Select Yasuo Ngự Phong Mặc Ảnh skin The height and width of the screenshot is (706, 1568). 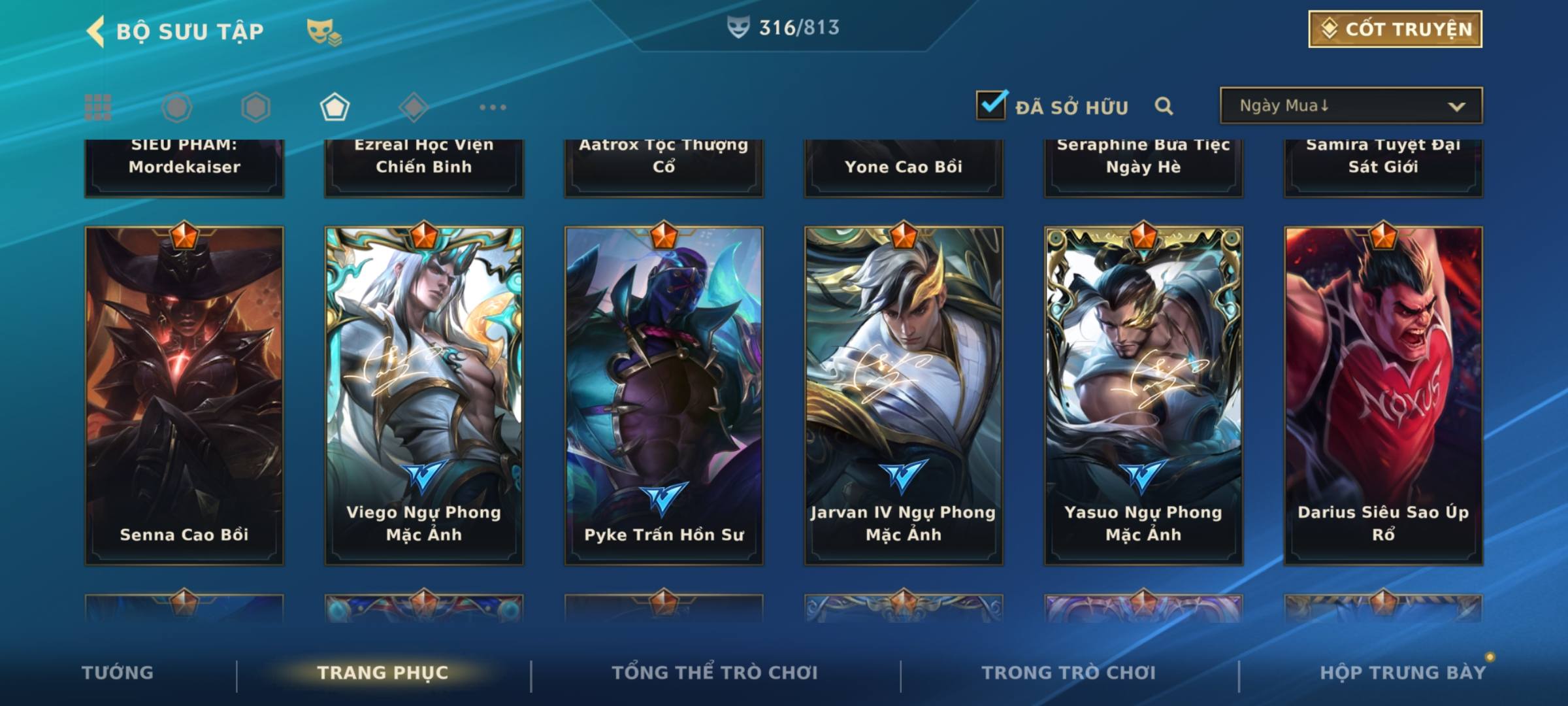1143,395
